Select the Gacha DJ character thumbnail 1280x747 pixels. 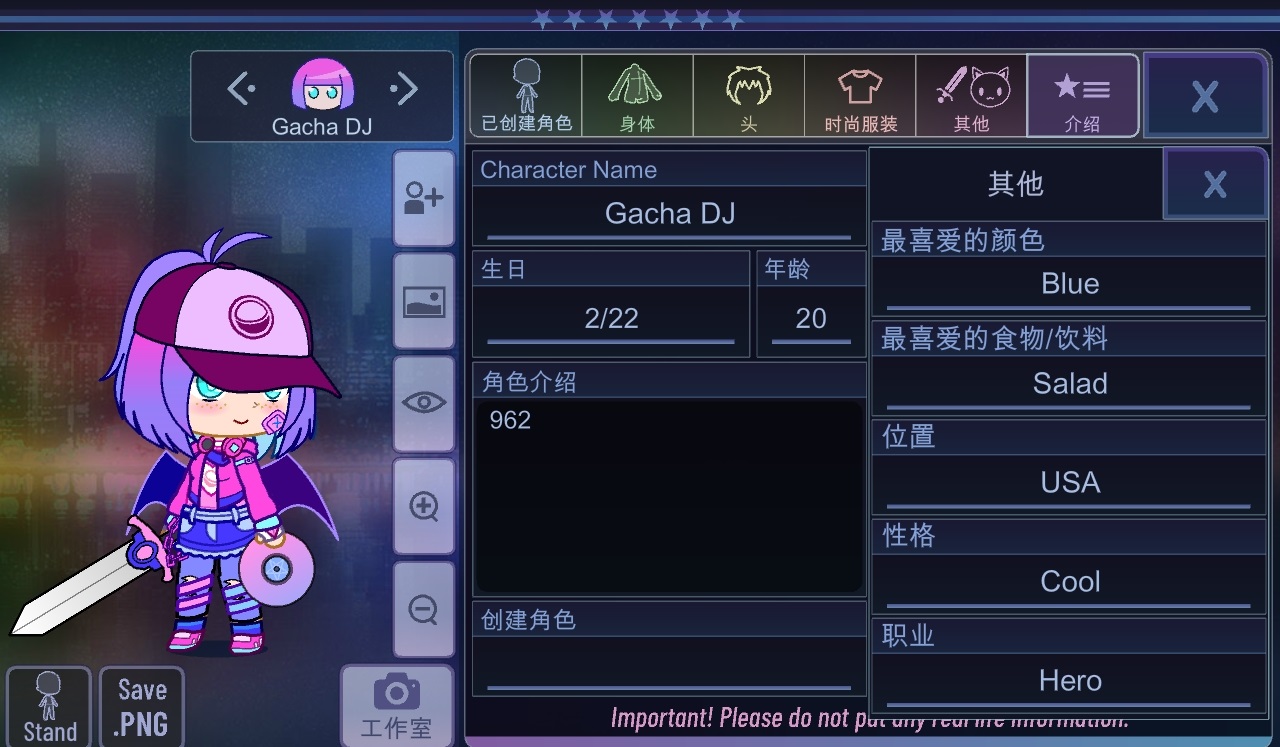(322, 88)
